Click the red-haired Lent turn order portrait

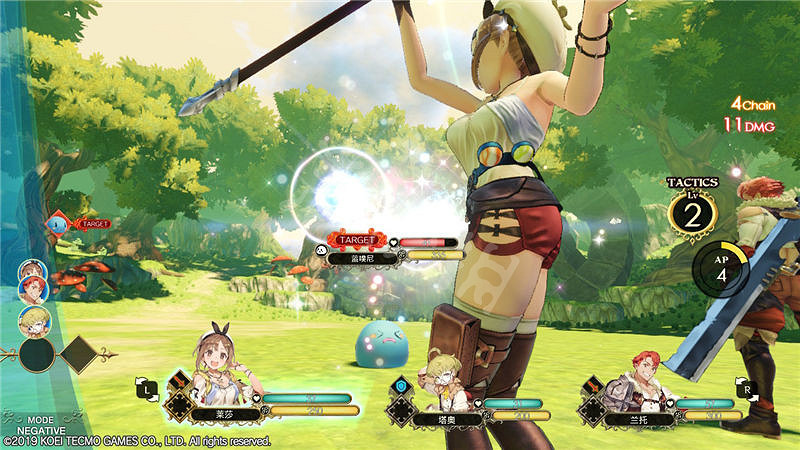(33, 289)
